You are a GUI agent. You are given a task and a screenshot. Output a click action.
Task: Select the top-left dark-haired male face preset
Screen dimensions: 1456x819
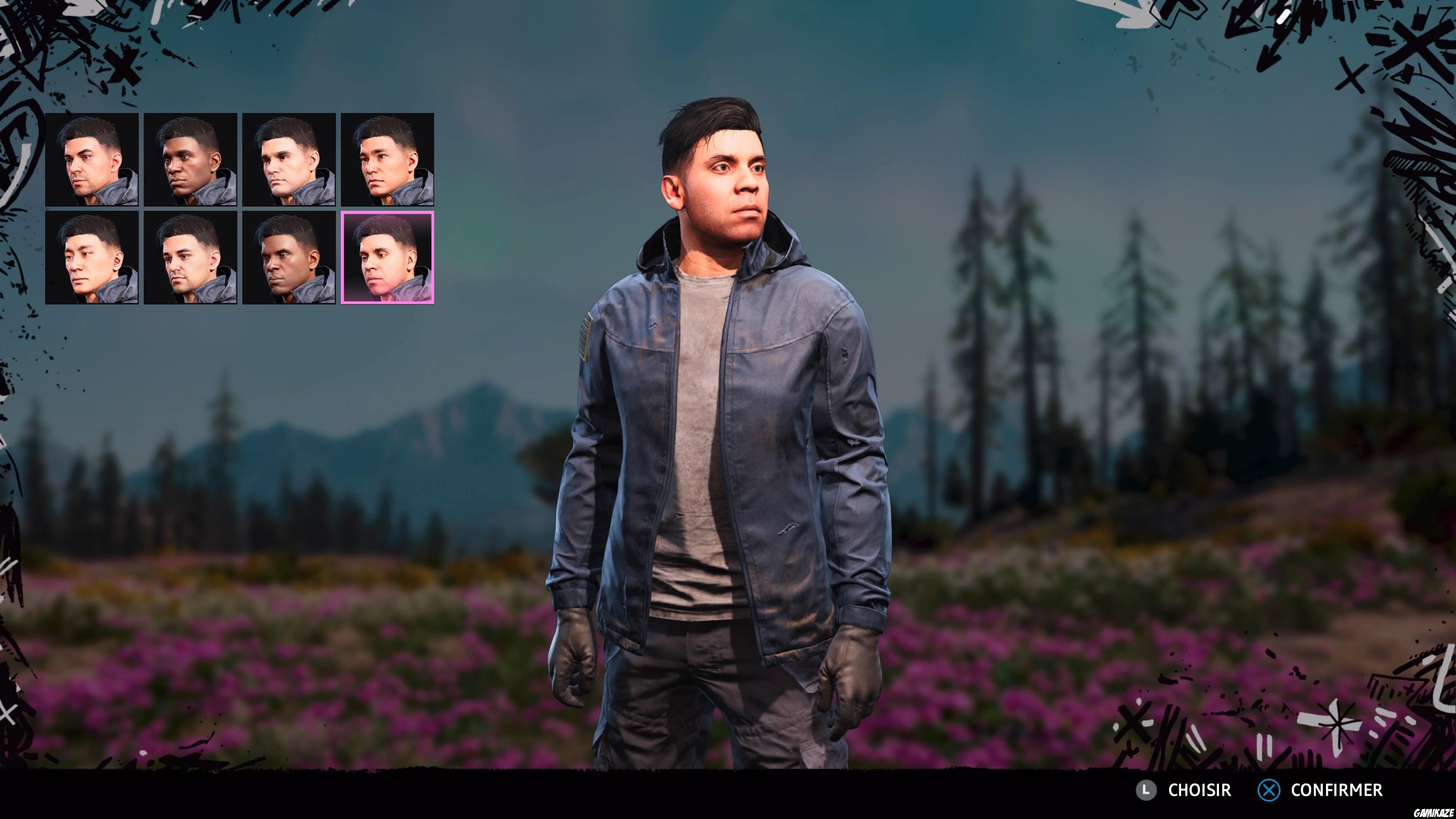pos(92,160)
